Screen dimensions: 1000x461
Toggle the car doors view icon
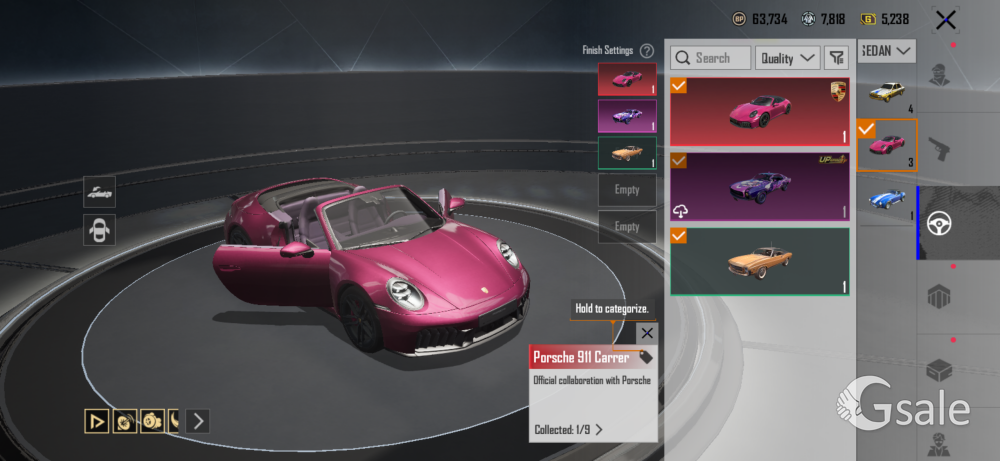[x=99, y=231]
